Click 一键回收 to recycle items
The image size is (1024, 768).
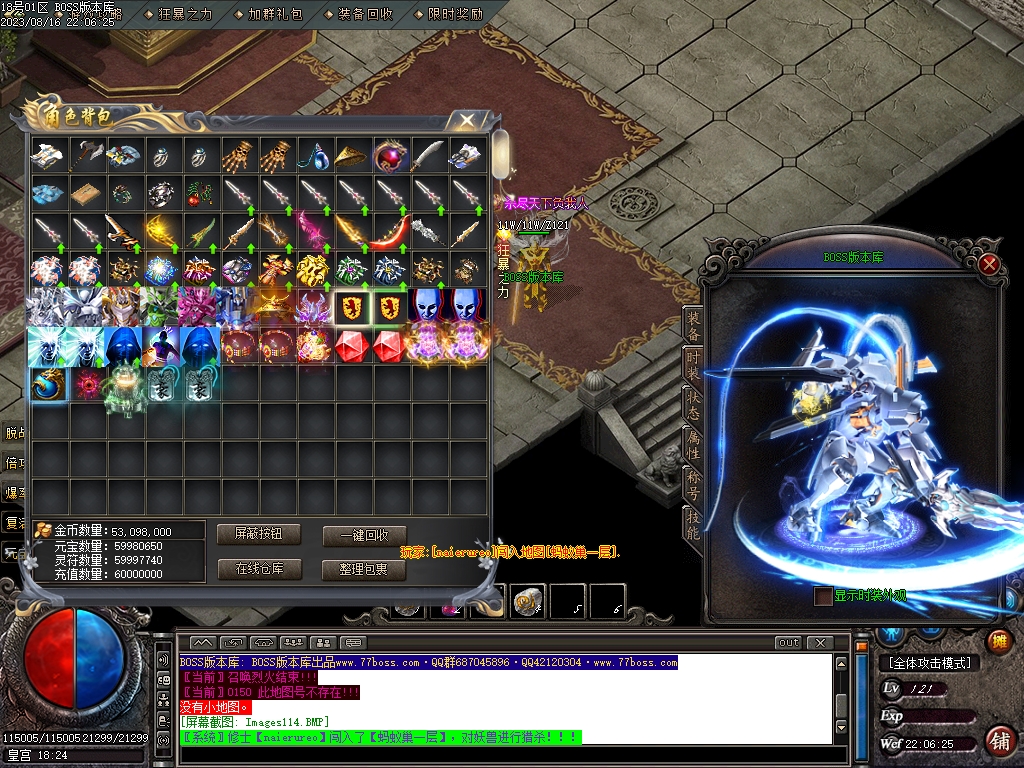point(364,535)
